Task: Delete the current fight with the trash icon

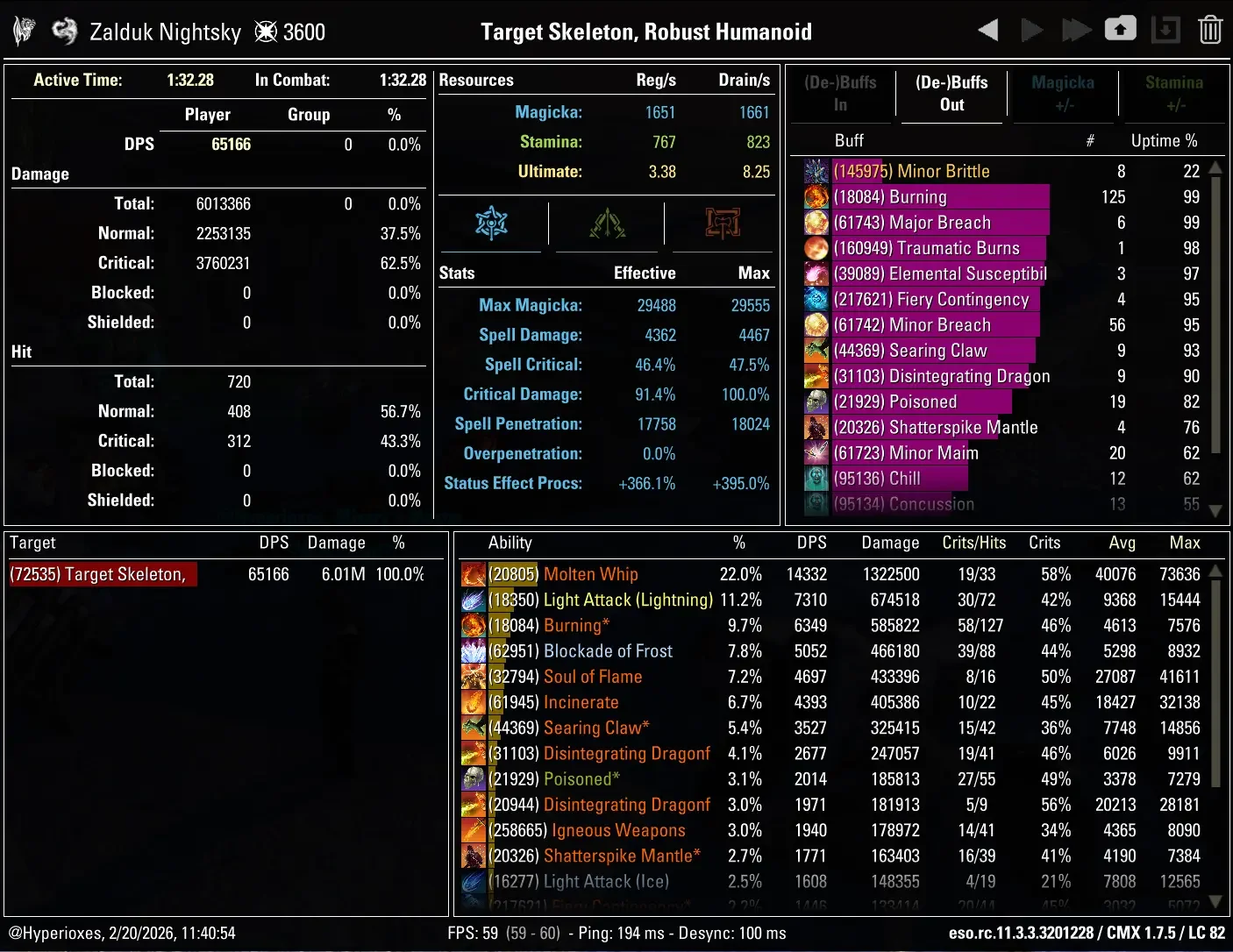Action: 1210,29
